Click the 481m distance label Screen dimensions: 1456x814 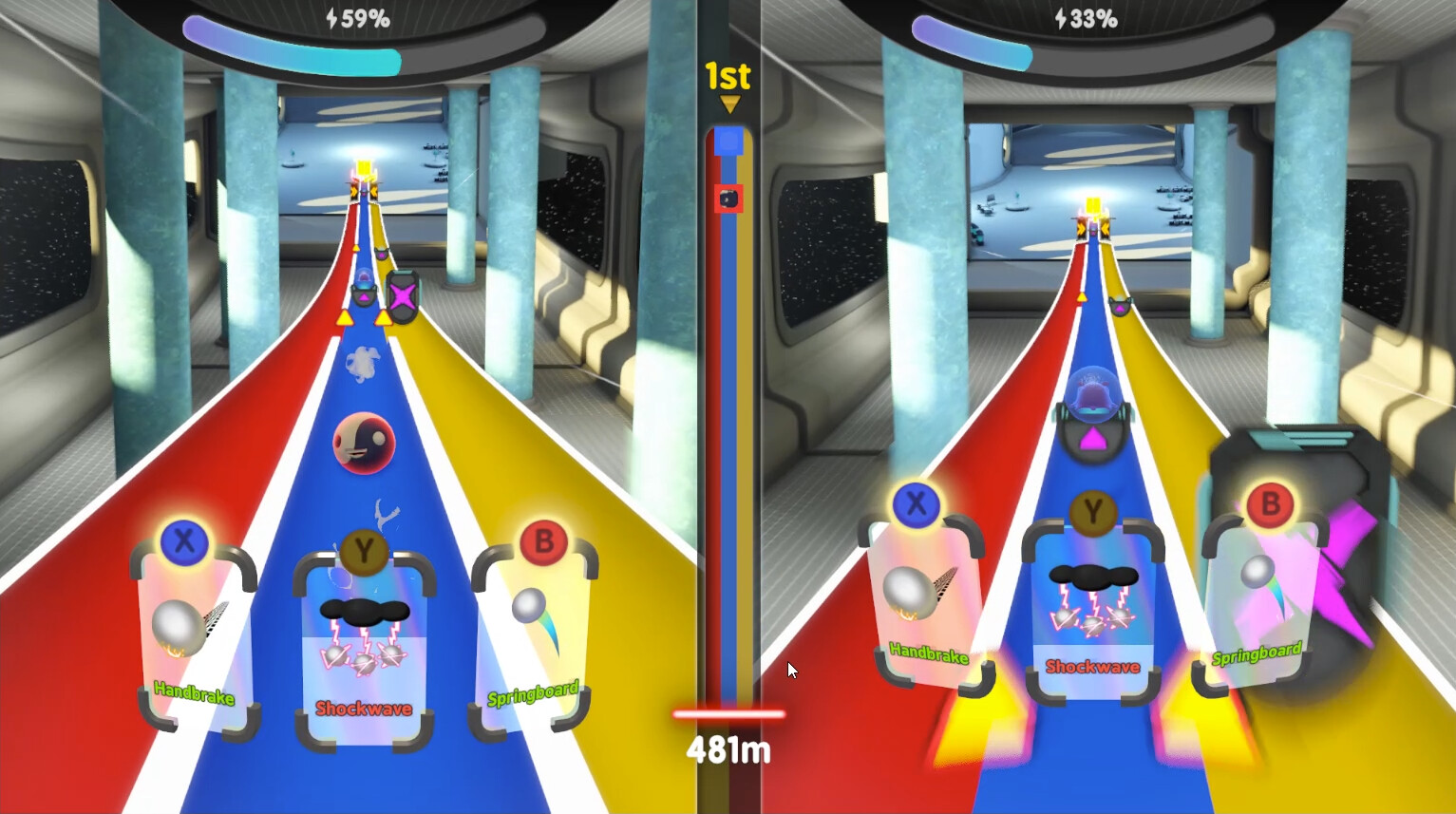tap(727, 750)
